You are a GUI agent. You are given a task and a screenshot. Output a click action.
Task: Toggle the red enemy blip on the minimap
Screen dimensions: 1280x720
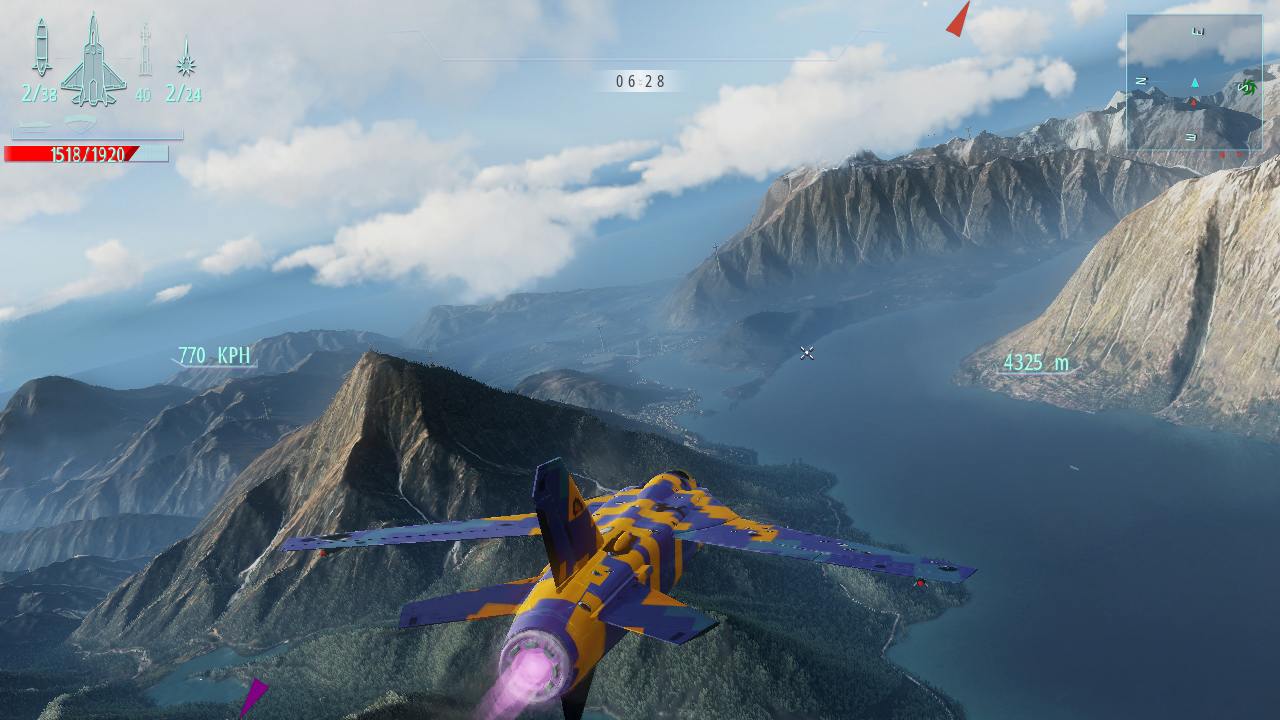click(x=1193, y=103)
